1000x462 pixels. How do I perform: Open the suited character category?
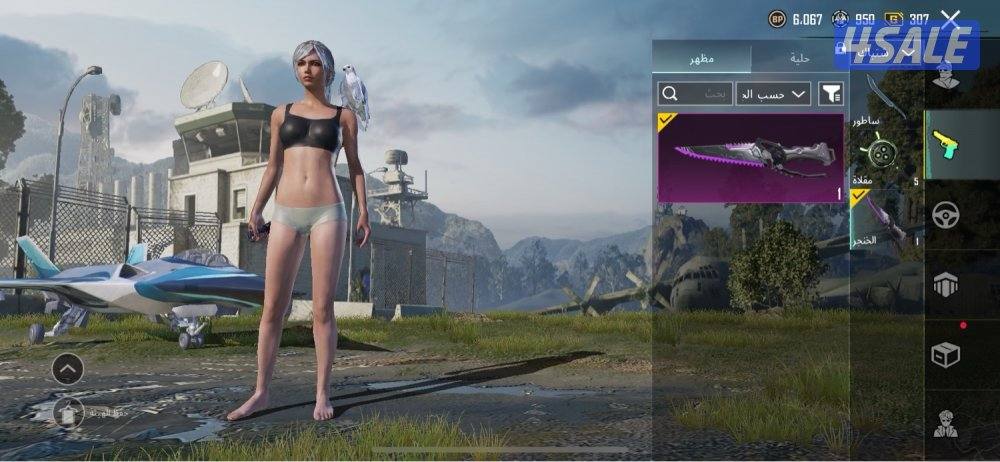point(945,424)
